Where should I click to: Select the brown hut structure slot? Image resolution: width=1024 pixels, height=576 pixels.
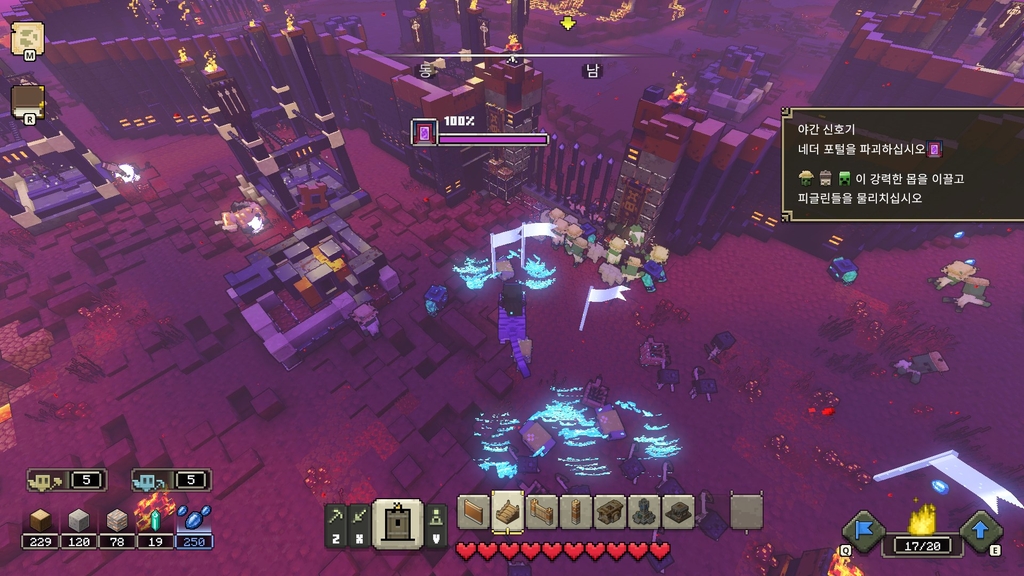[x=610, y=512]
